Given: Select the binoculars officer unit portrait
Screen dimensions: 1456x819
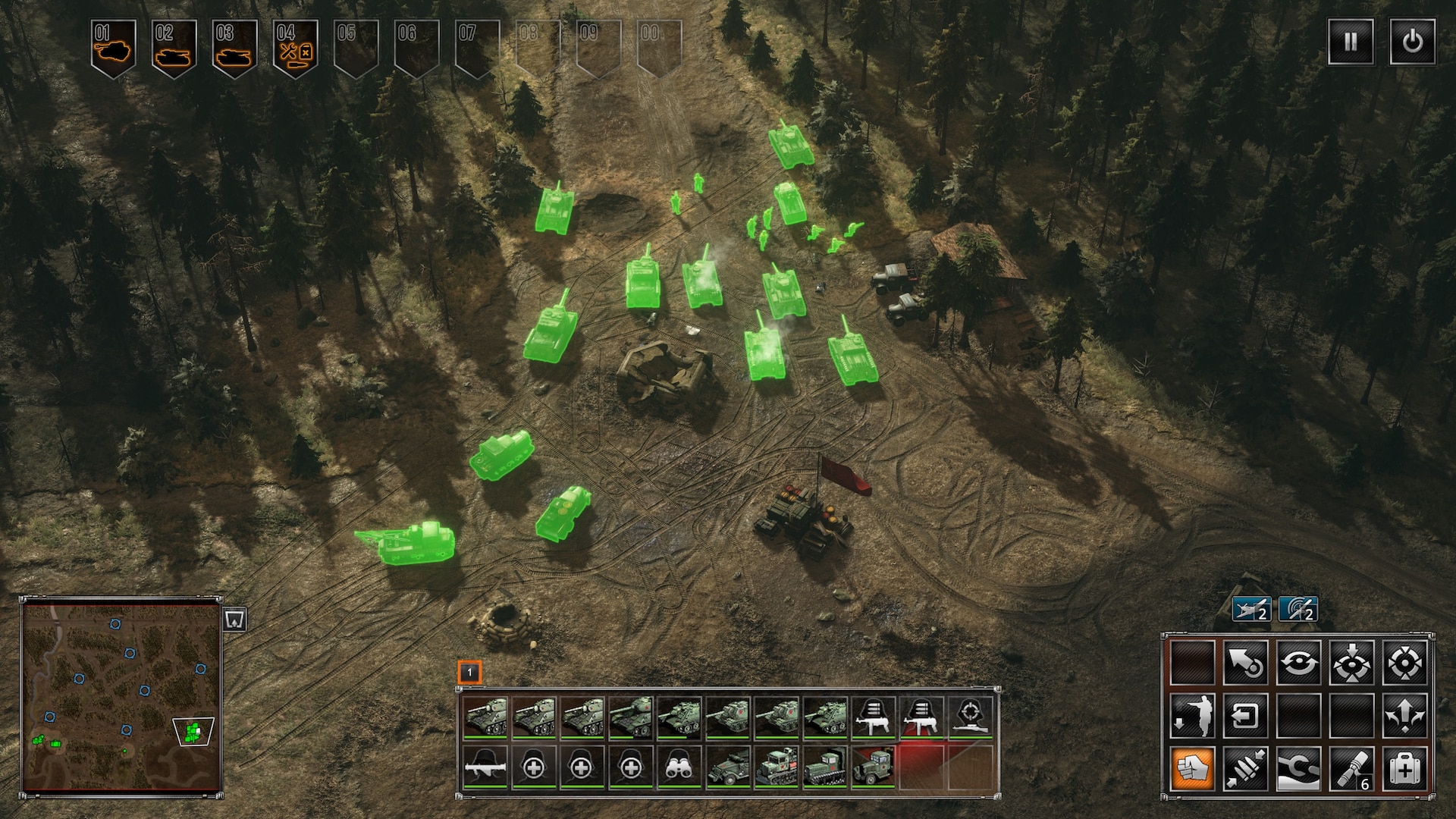Looking at the screenshot, I should coord(679,767).
